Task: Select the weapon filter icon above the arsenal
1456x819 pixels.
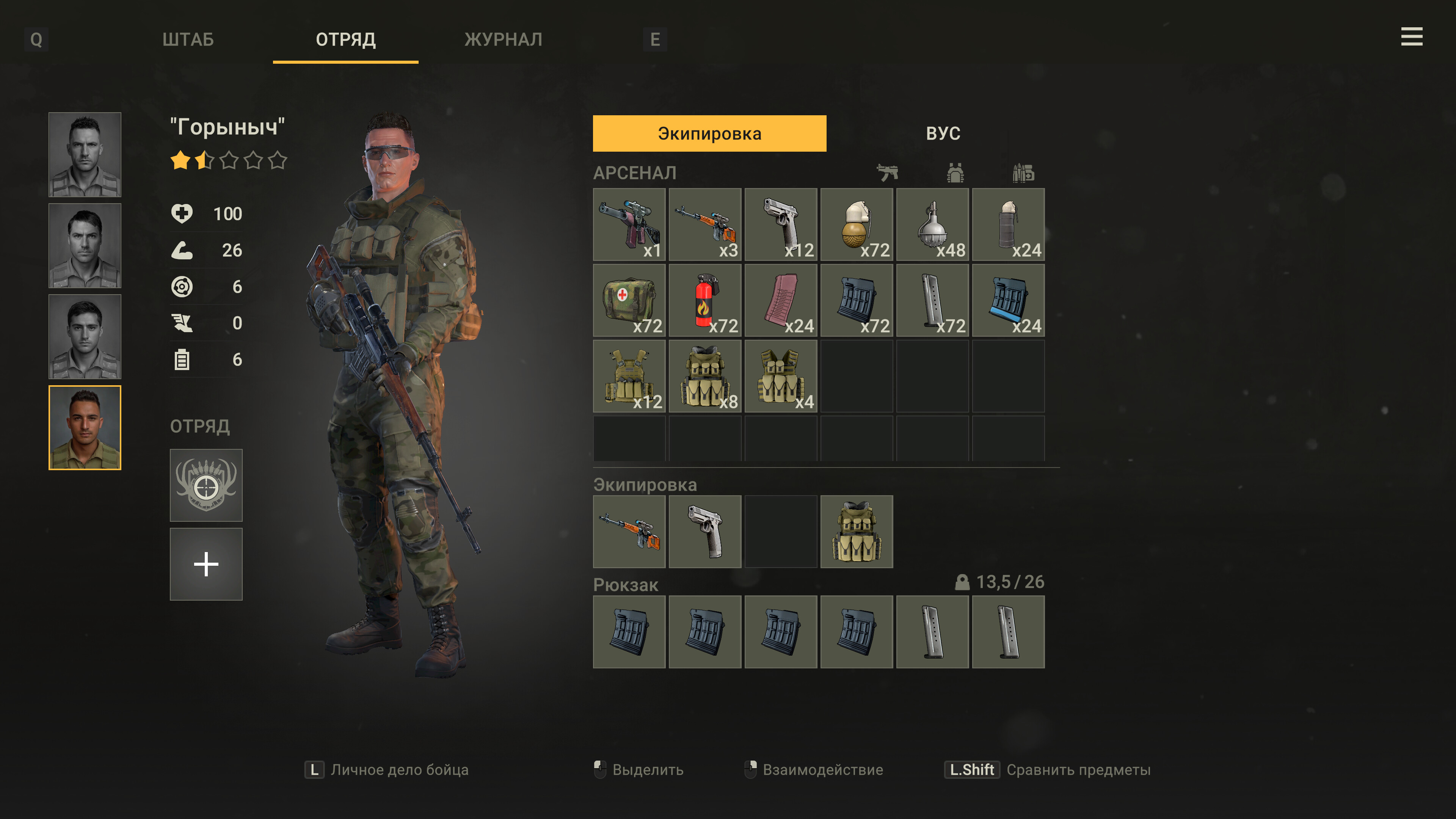Action: 890,173
